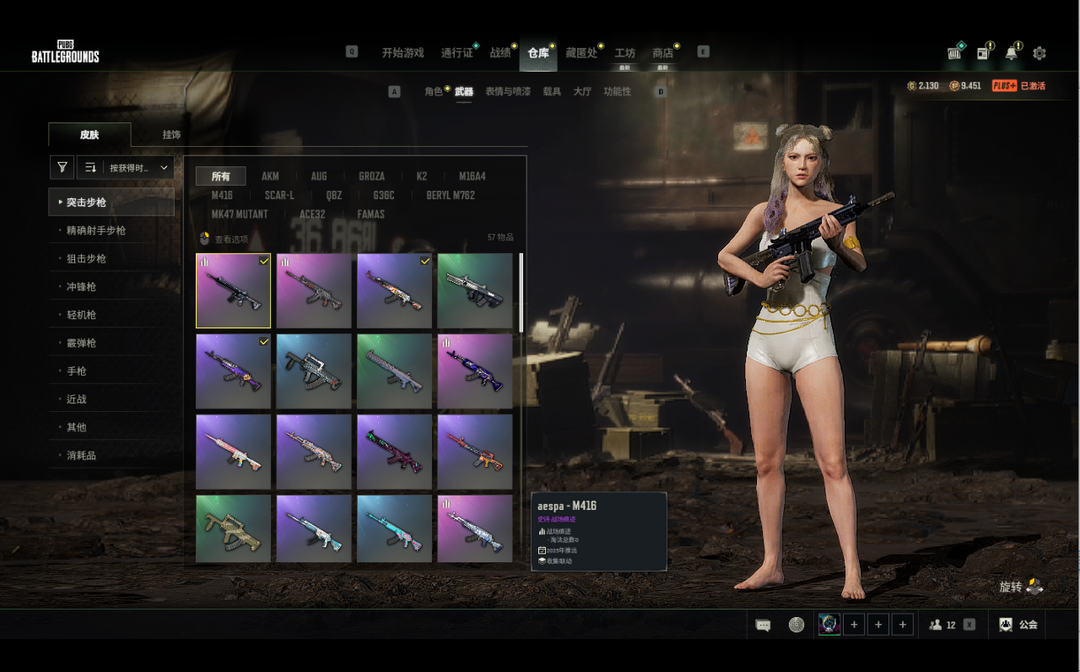Open the 按获得时 sort dropdown
Screen dimensions: 1080x672
[137, 168]
